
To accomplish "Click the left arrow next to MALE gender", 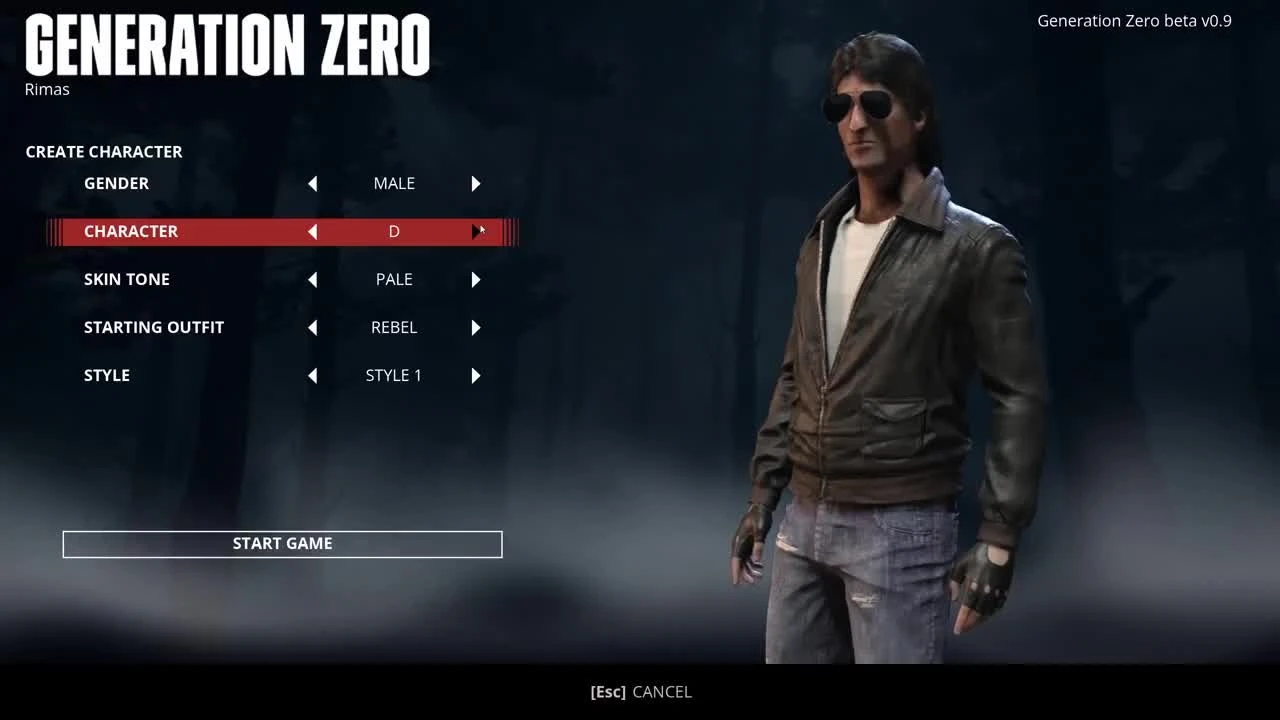I will pyautogui.click(x=313, y=183).
